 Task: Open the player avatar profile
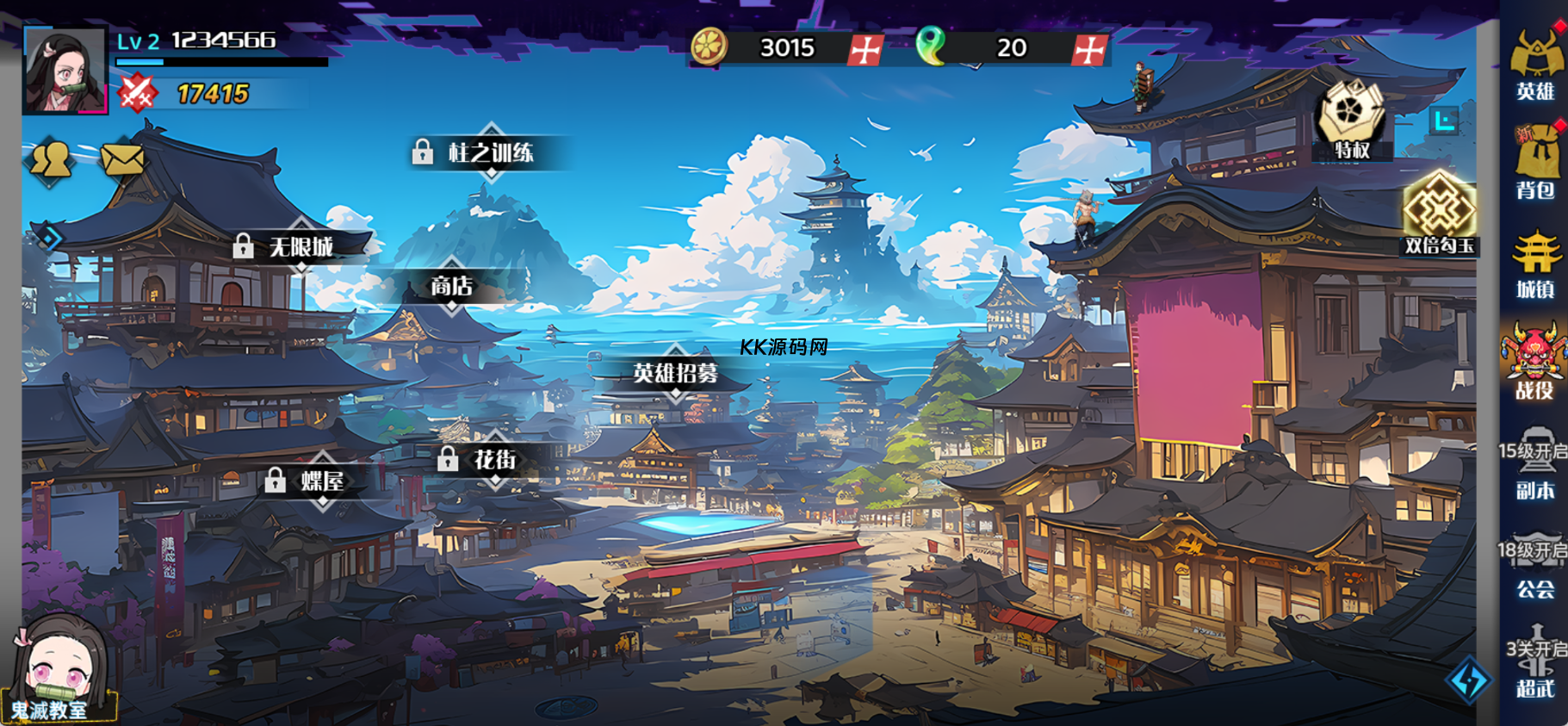coord(65,71)
